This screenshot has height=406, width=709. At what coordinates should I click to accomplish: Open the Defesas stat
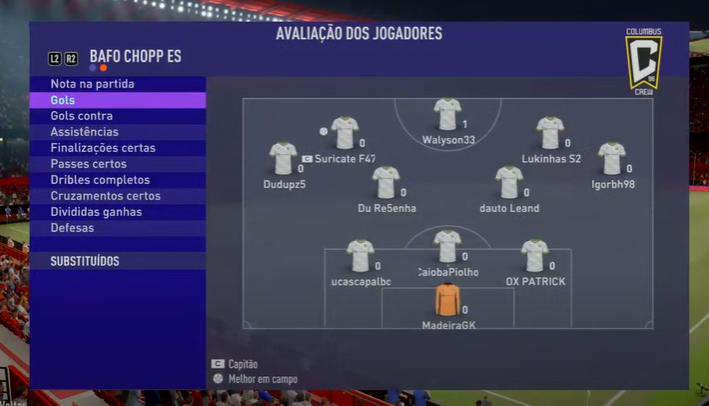tap(72, 228)
